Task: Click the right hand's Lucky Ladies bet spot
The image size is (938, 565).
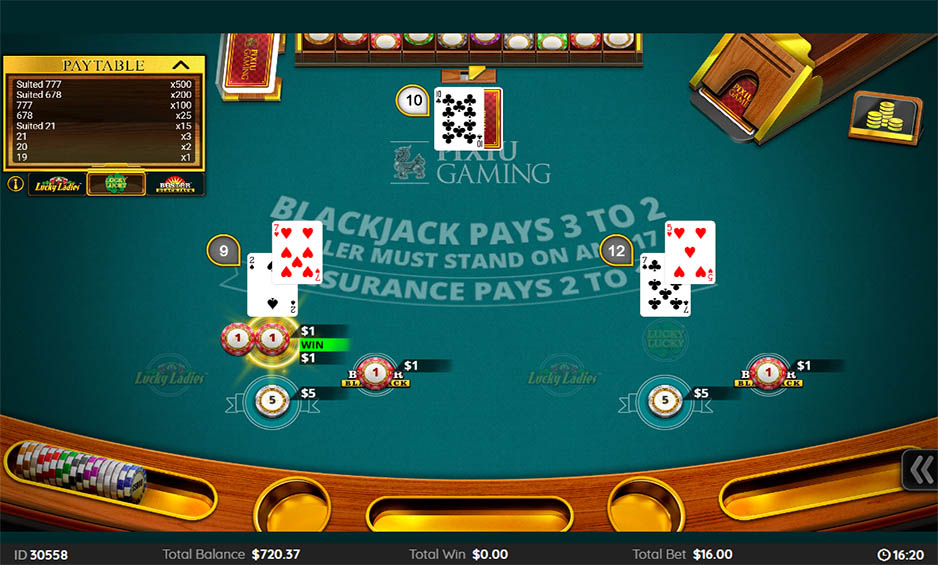Action: [563, 376]
